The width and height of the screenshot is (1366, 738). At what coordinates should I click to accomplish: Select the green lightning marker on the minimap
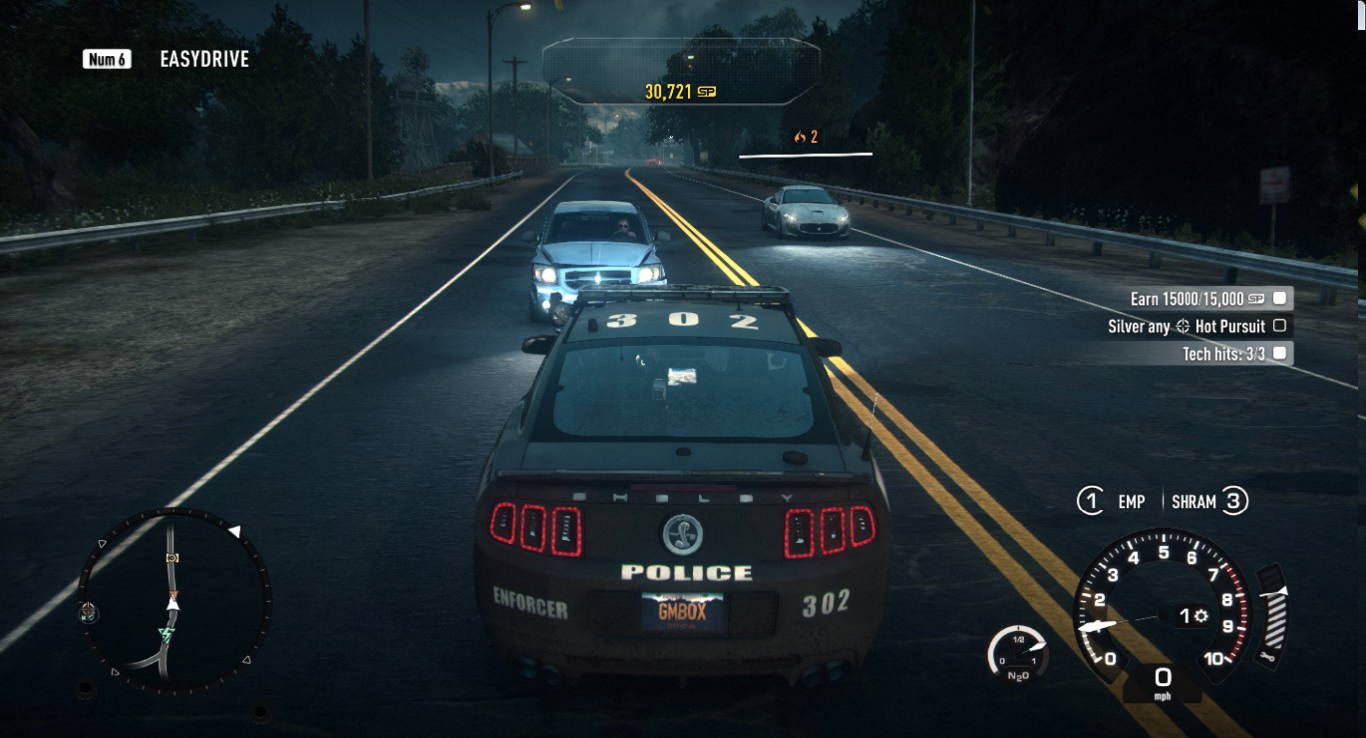[x=165, y=634]
